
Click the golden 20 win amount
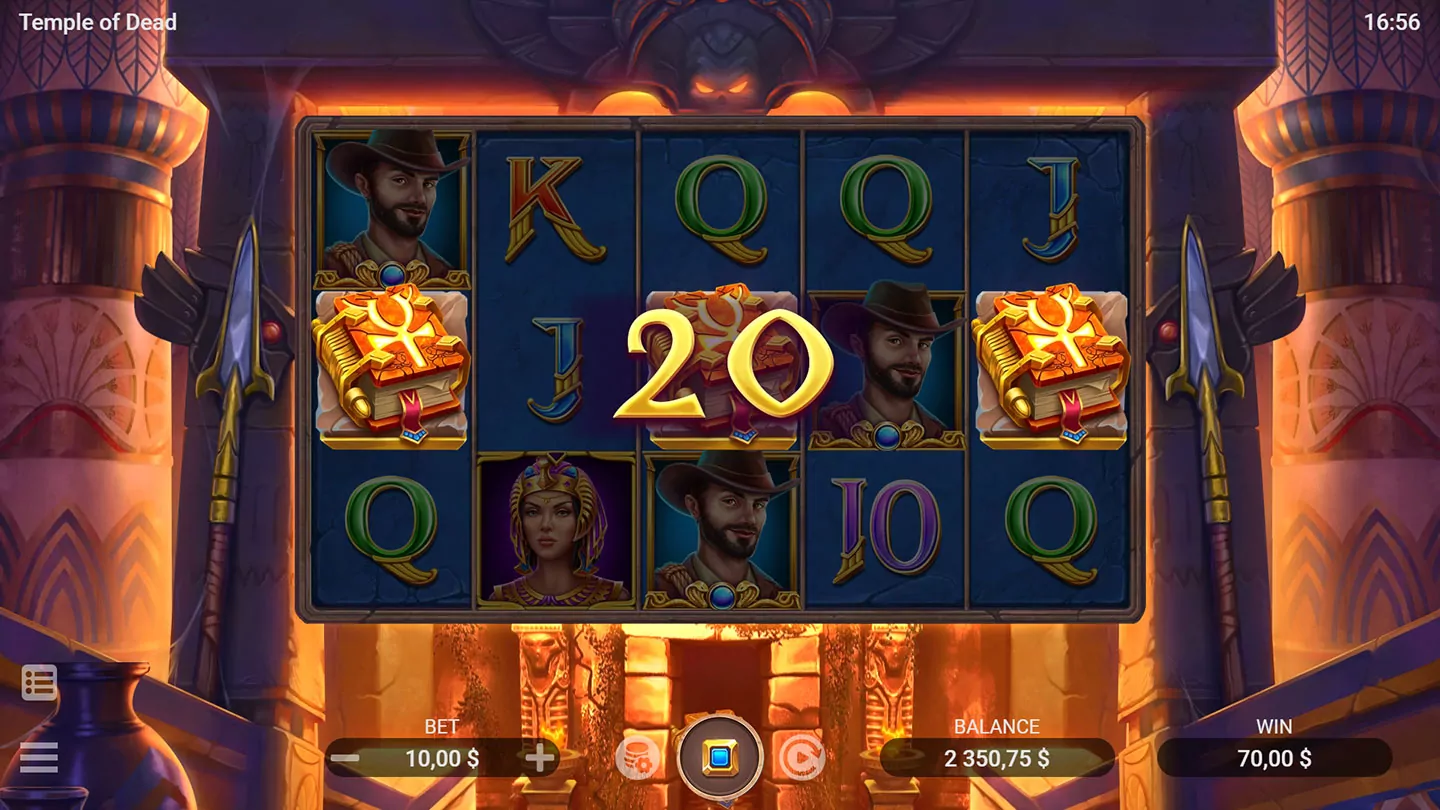(x=722, y=362)
